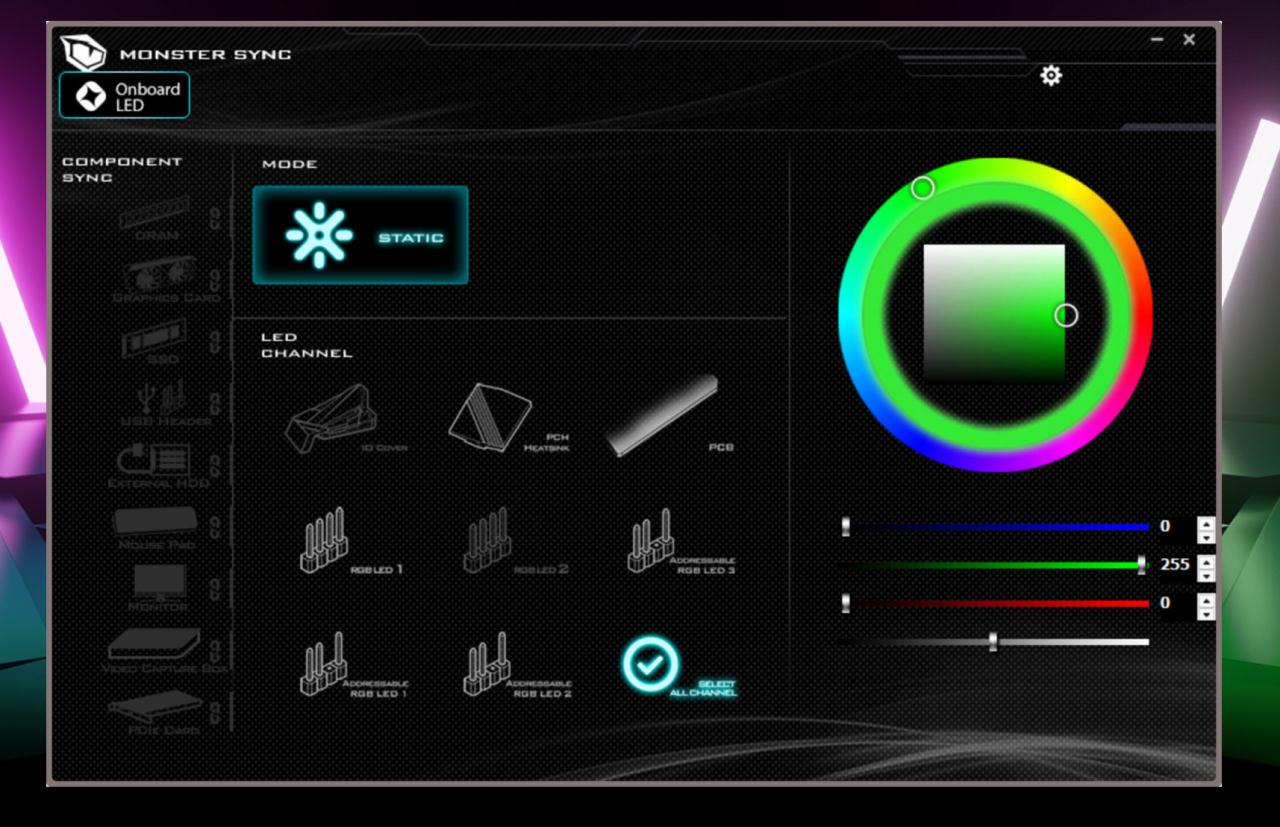The height and width of the screenshot is (827, 1280).
Task: Switch to the Onboard LED tab
Action: click(124, 94)
